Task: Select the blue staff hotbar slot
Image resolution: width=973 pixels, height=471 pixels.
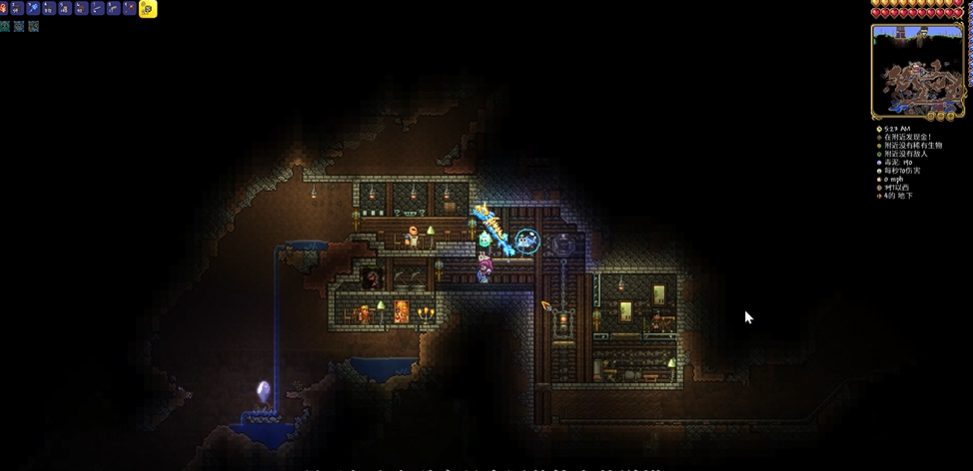Action: point(34,9)
